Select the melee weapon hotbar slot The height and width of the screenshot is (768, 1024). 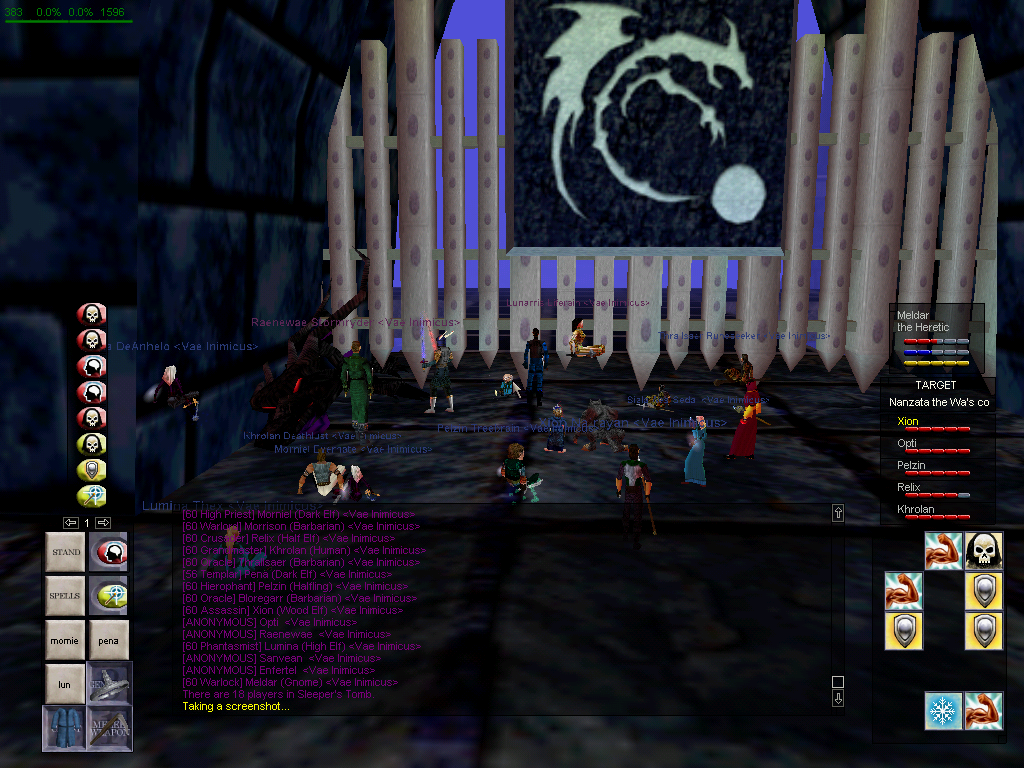point(109,728)
